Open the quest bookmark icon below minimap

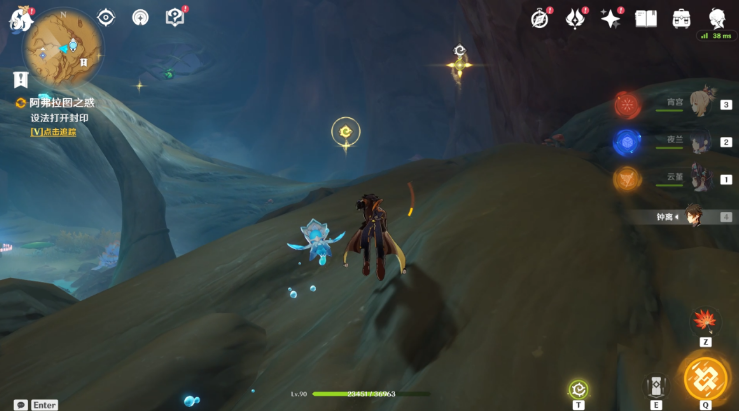20,79
